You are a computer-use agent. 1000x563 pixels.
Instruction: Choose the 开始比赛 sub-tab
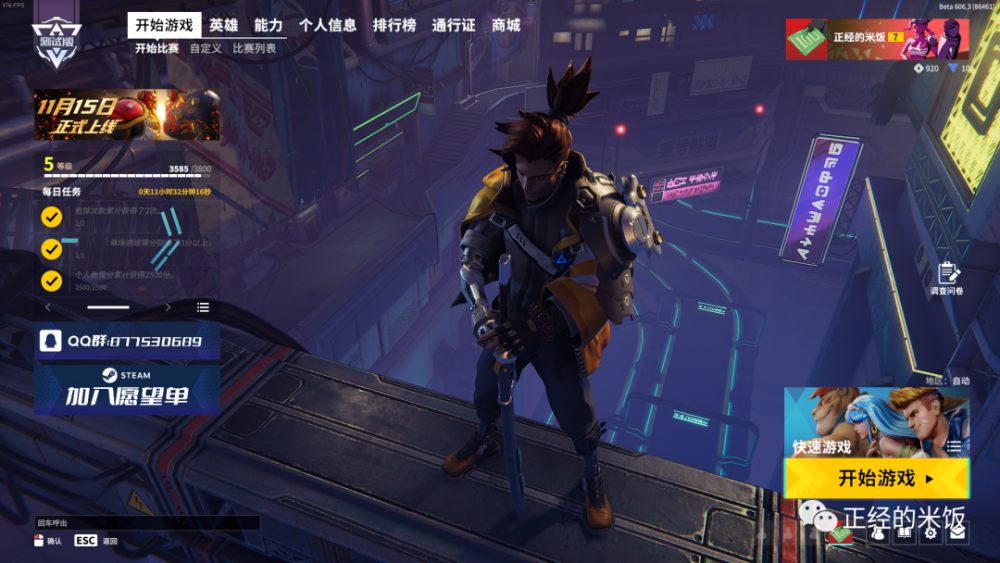pyautogui.click(x=157, y=48)
